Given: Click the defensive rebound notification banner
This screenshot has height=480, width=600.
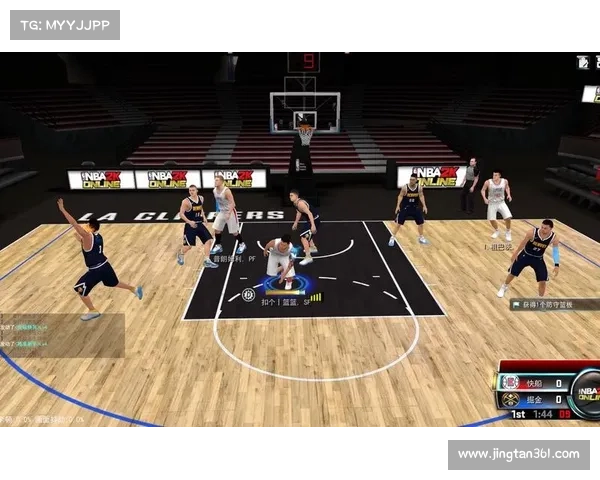Looking at the screenshot, I should [554, 304].
